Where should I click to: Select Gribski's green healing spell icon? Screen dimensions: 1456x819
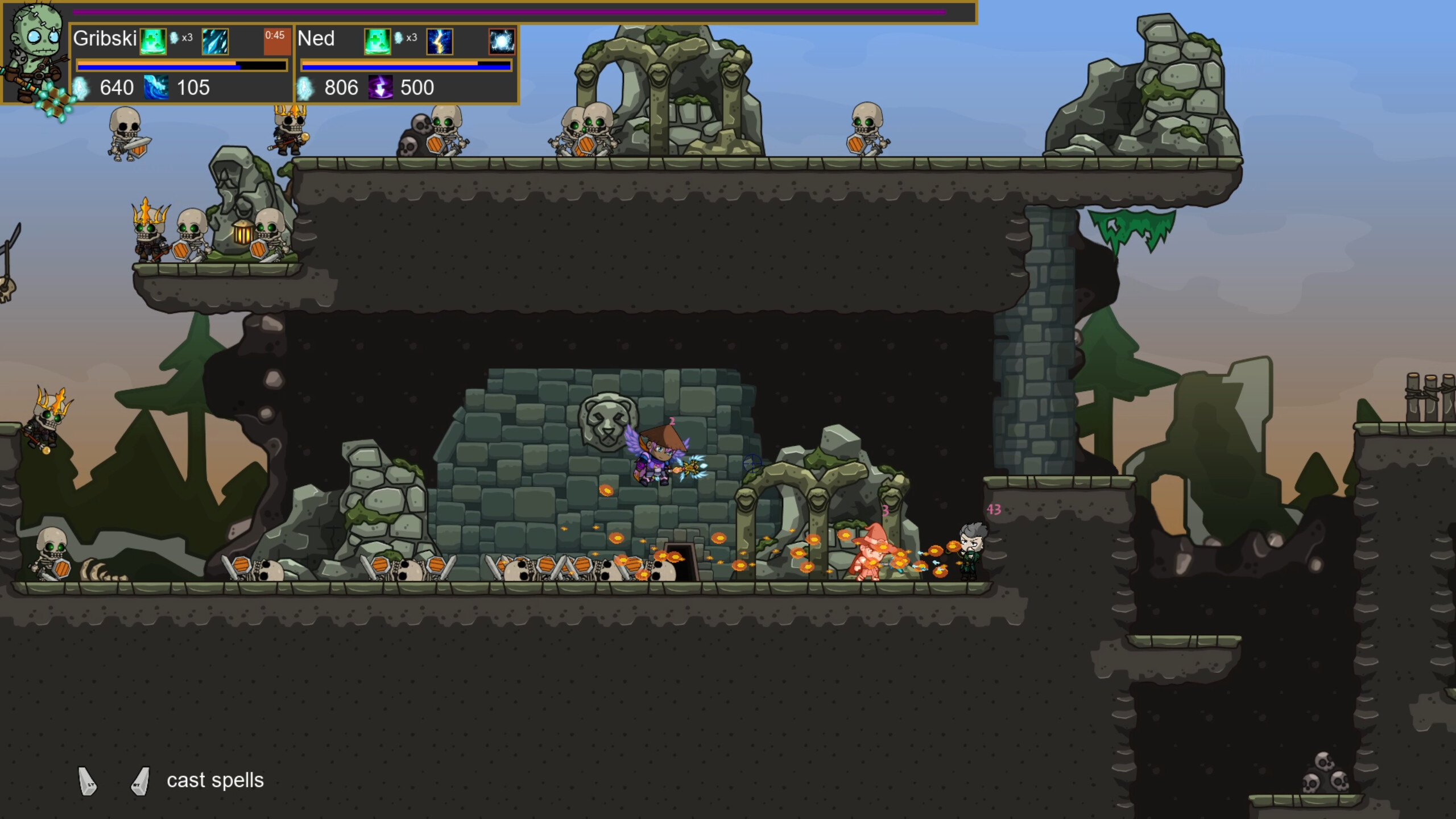coord(154,41)
